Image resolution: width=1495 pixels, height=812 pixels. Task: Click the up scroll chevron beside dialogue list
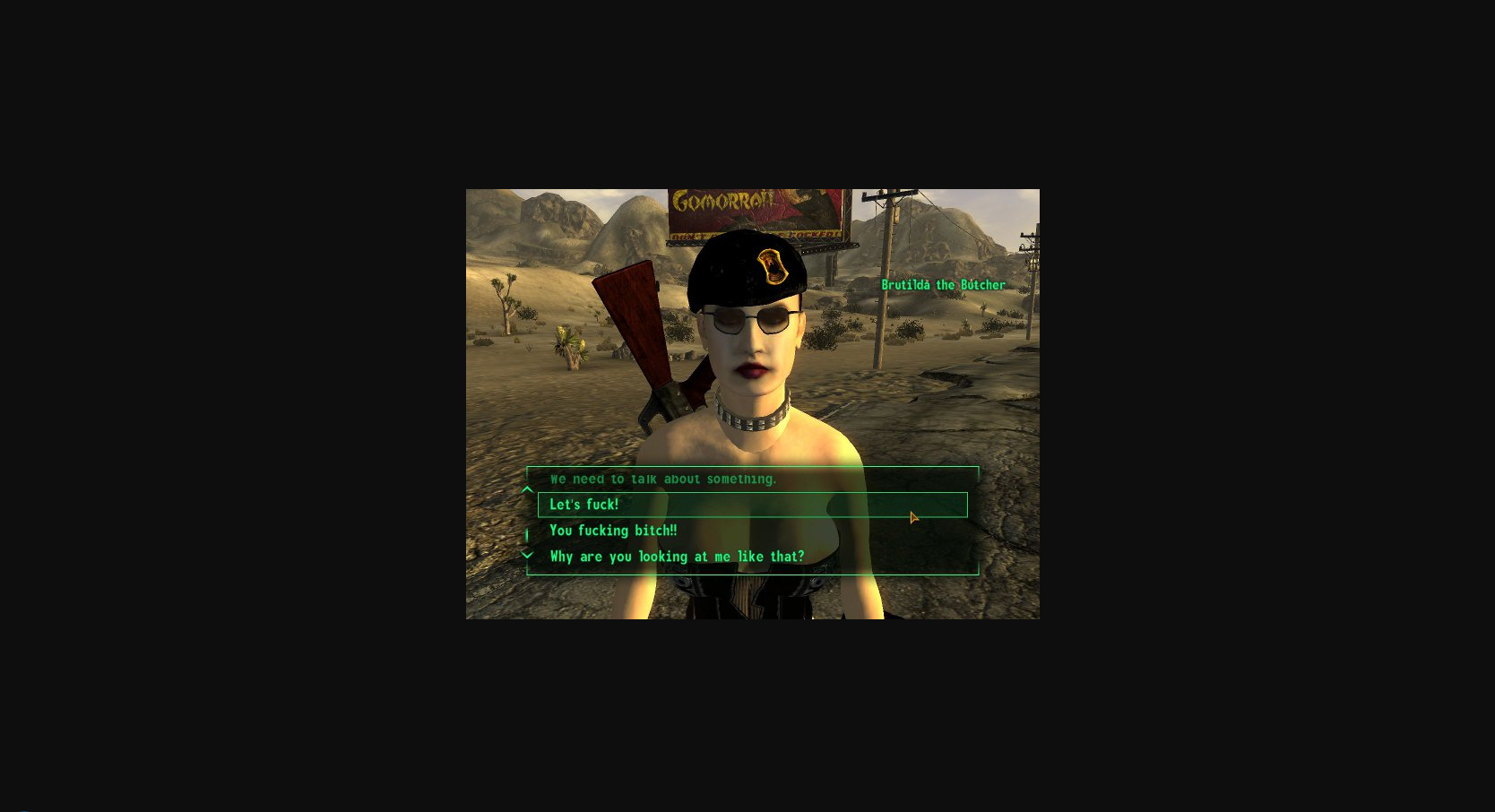click(x=527, y=489)
